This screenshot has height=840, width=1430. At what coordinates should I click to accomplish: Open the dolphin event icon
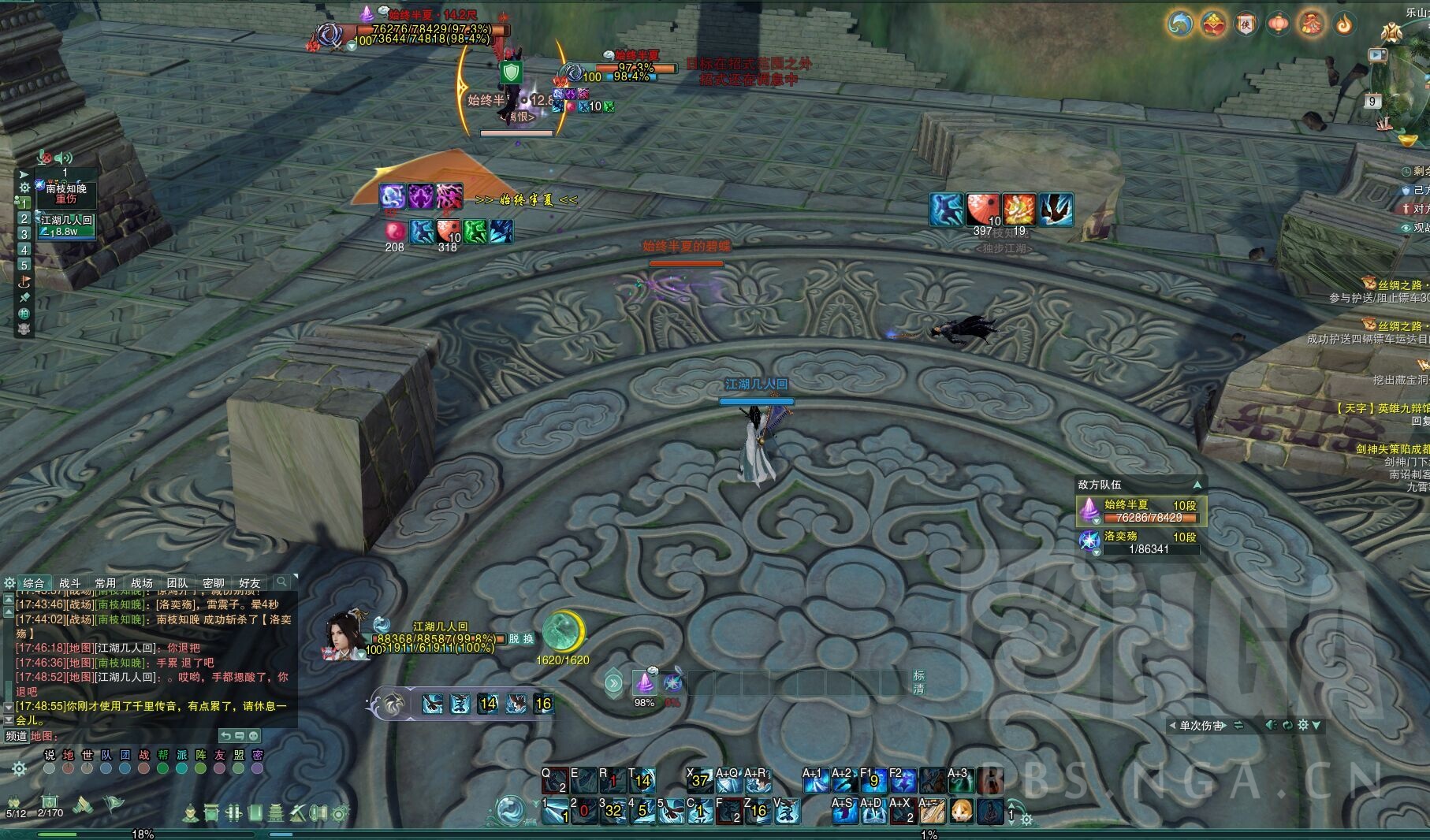tap(1180, 24)
